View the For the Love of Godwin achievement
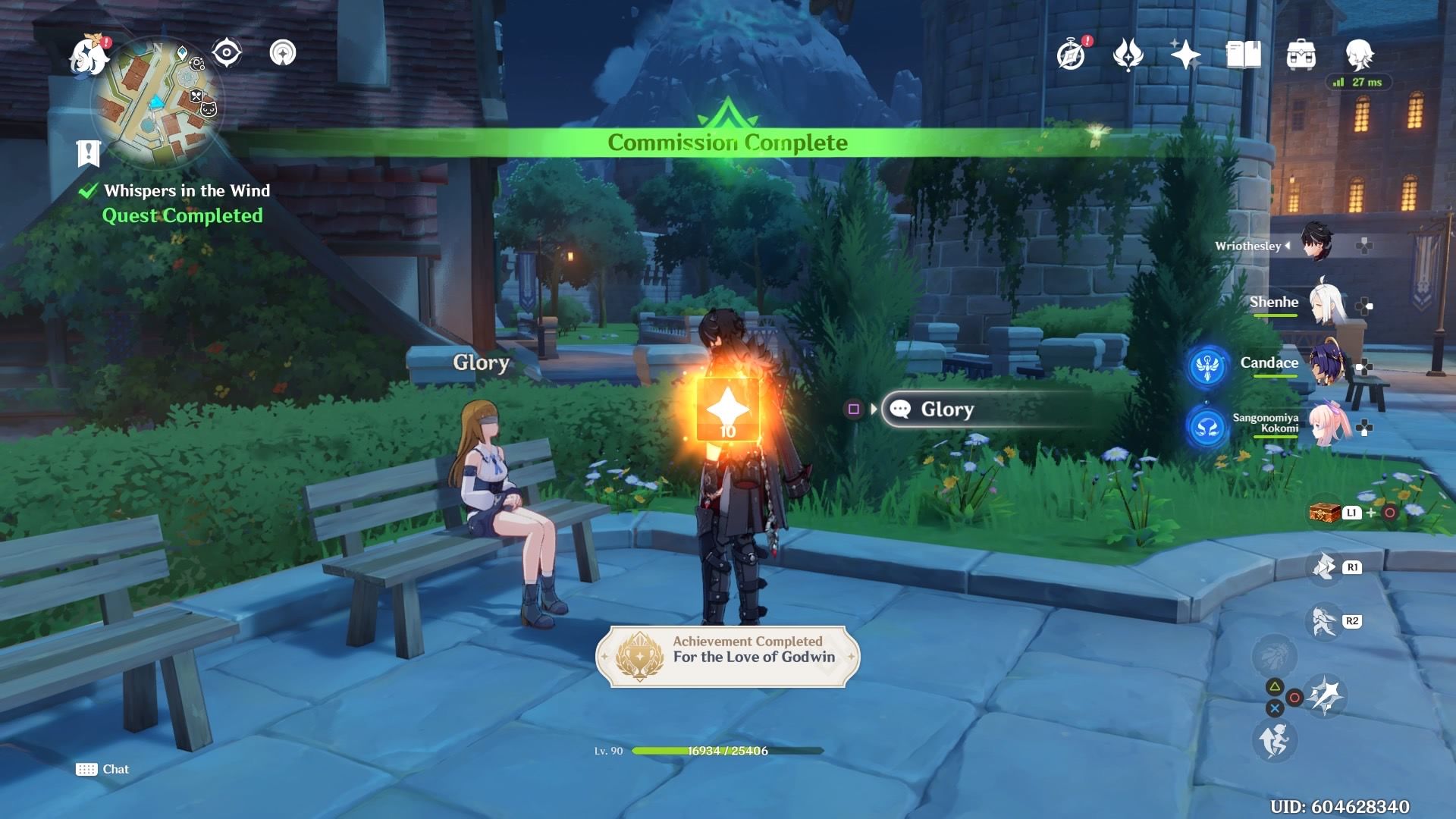Screen dimensions: 1456x819 (727, 656)
